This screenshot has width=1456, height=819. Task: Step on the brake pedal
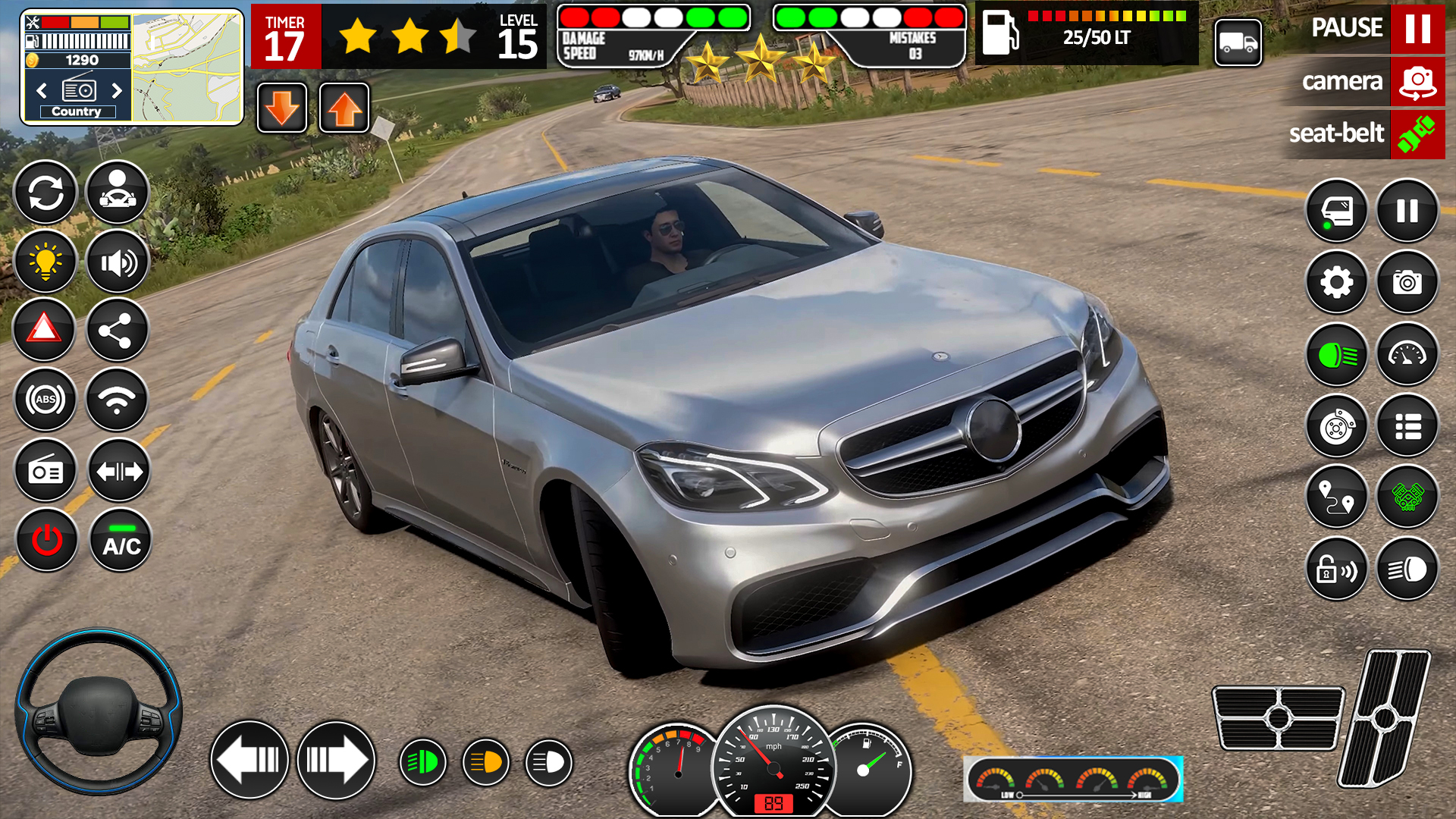tap(1278, 717)
